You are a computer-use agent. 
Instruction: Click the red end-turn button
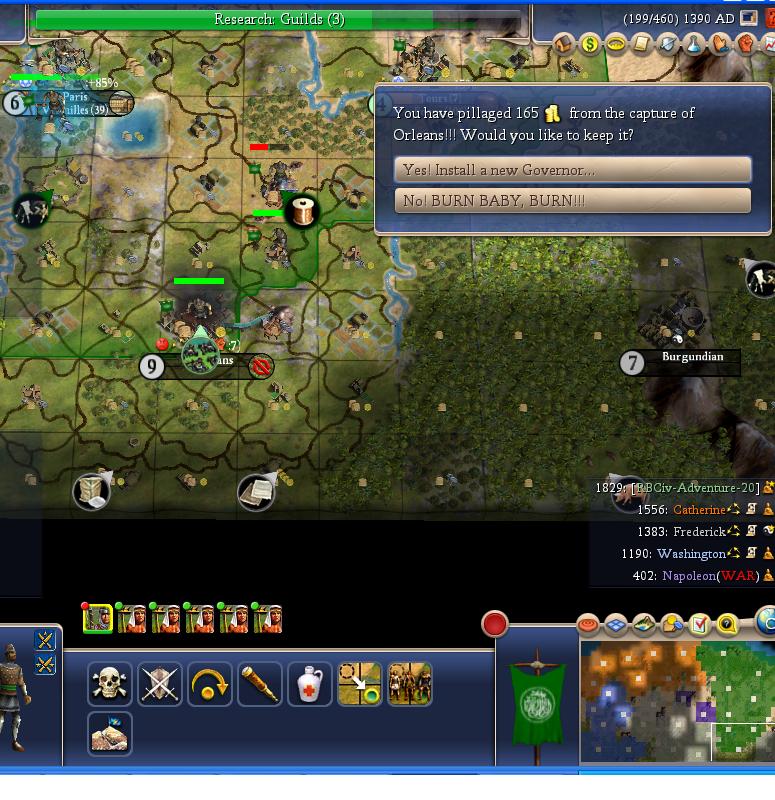(x=494, y=625)
